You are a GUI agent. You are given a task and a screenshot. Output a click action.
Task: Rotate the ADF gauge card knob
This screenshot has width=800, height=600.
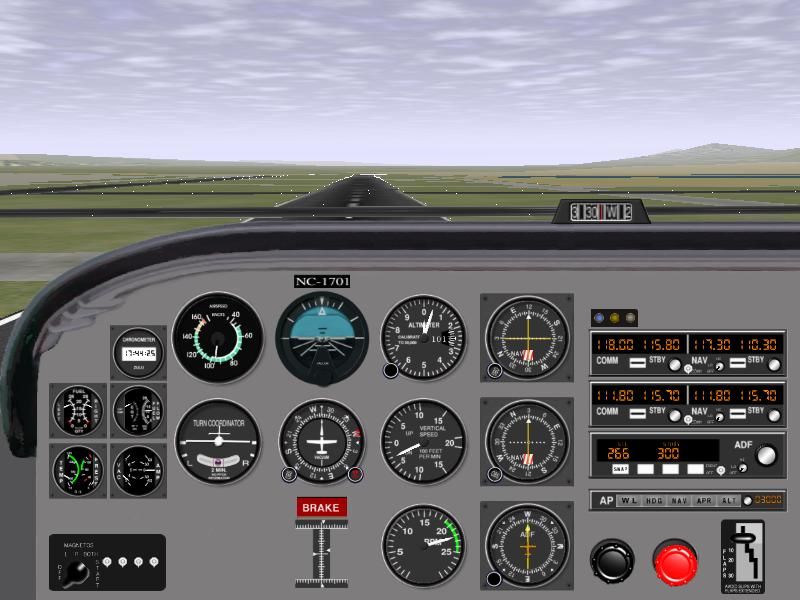[x=494, y=578]
